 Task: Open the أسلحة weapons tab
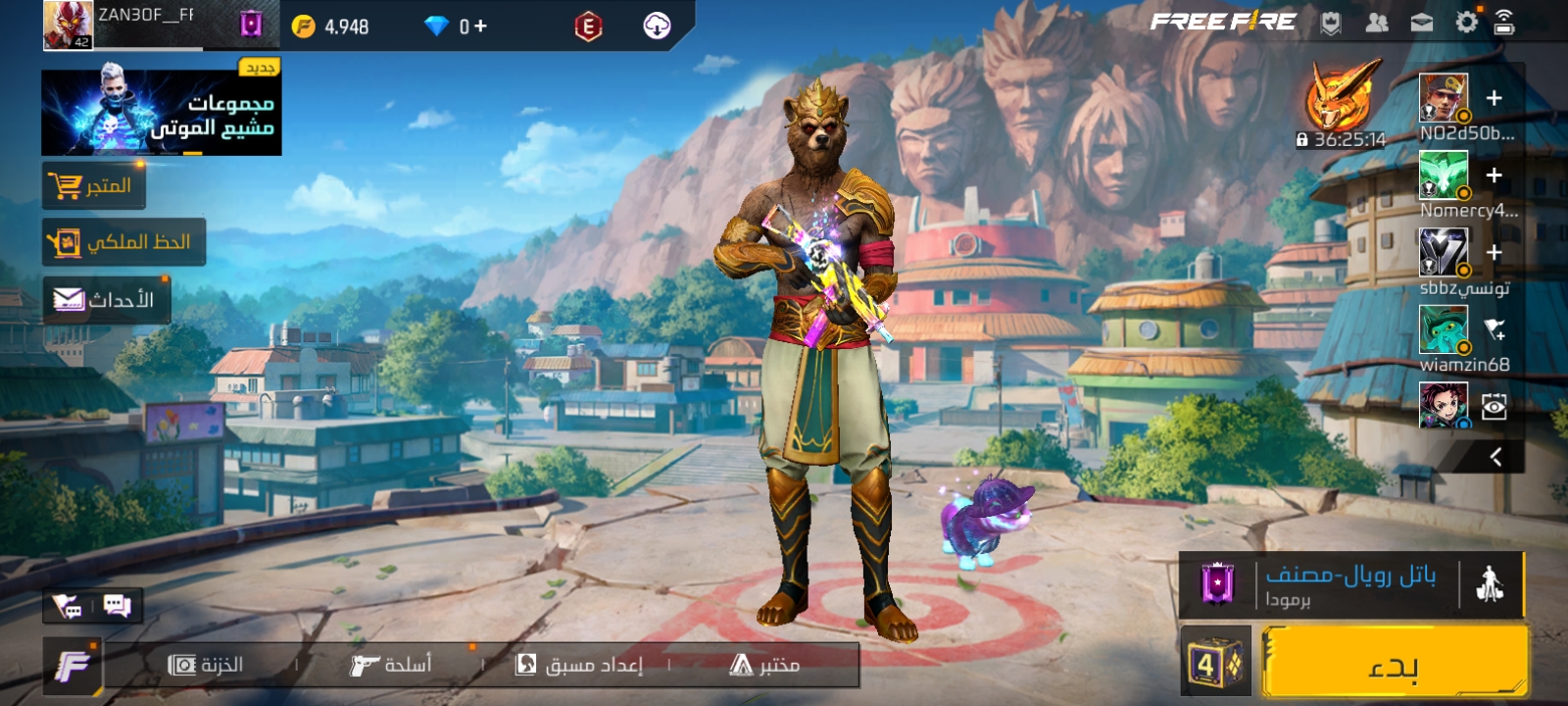391,665
